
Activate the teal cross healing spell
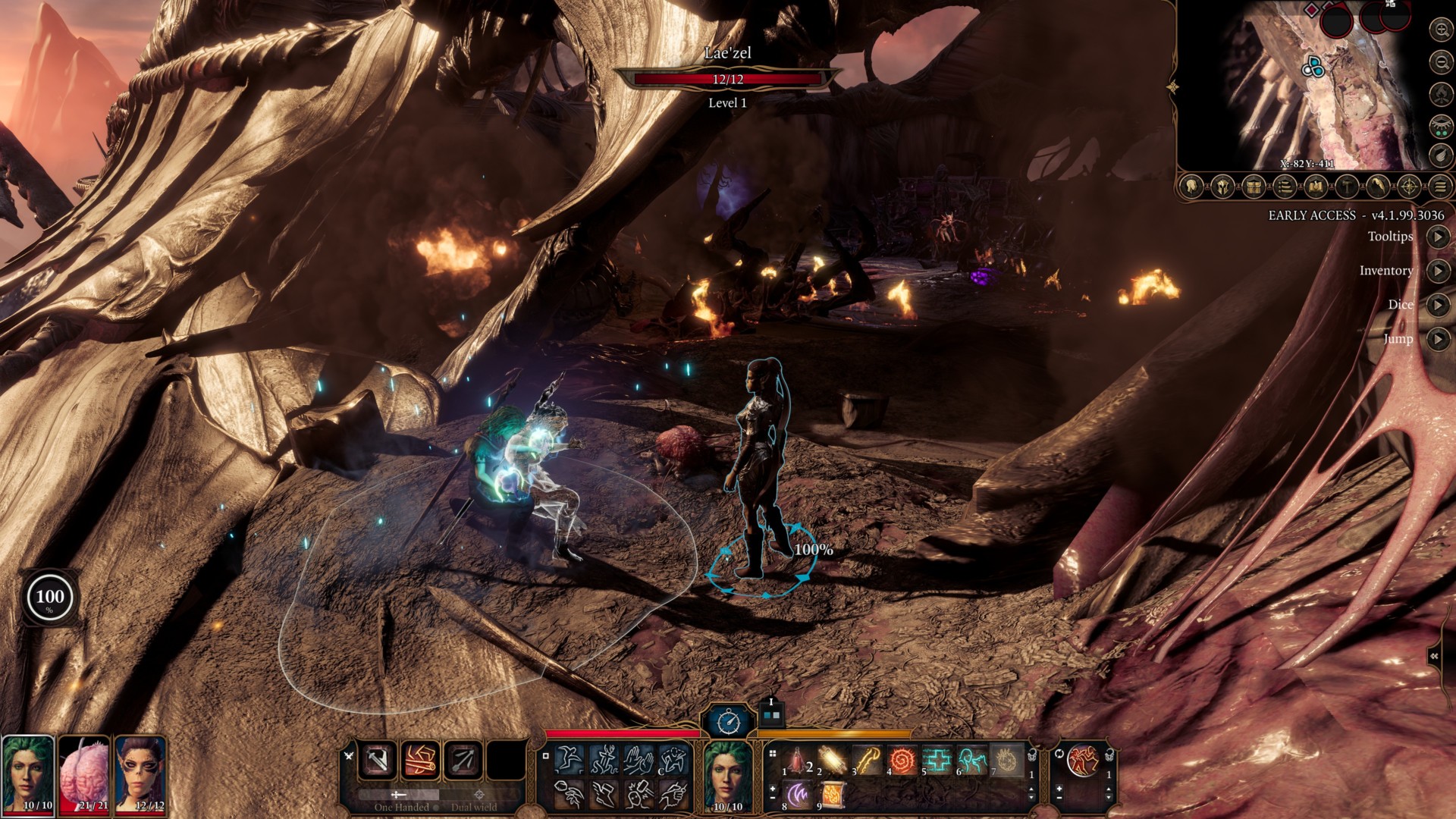click(x=937, y=760)
